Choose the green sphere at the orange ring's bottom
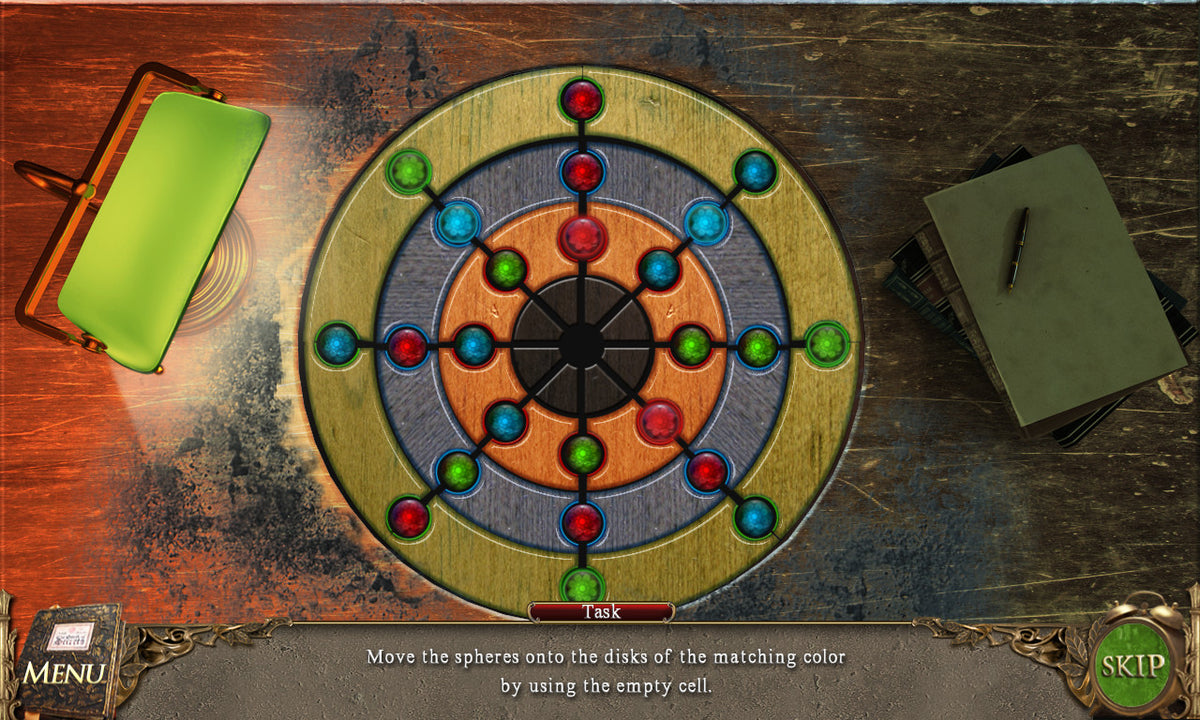This screenshot has height=720, width=1200. click(581, 454)
